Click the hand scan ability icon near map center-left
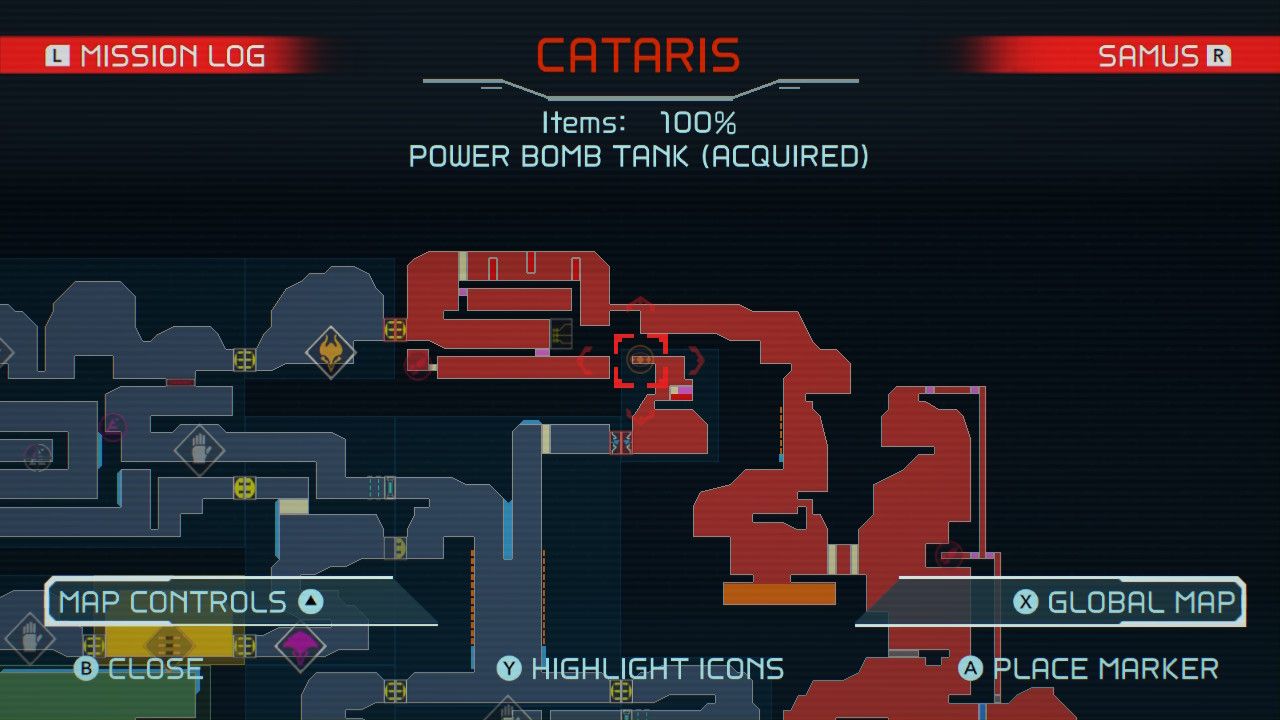Viewport: 1280px width, 720px height. click(x=200, y=449)
